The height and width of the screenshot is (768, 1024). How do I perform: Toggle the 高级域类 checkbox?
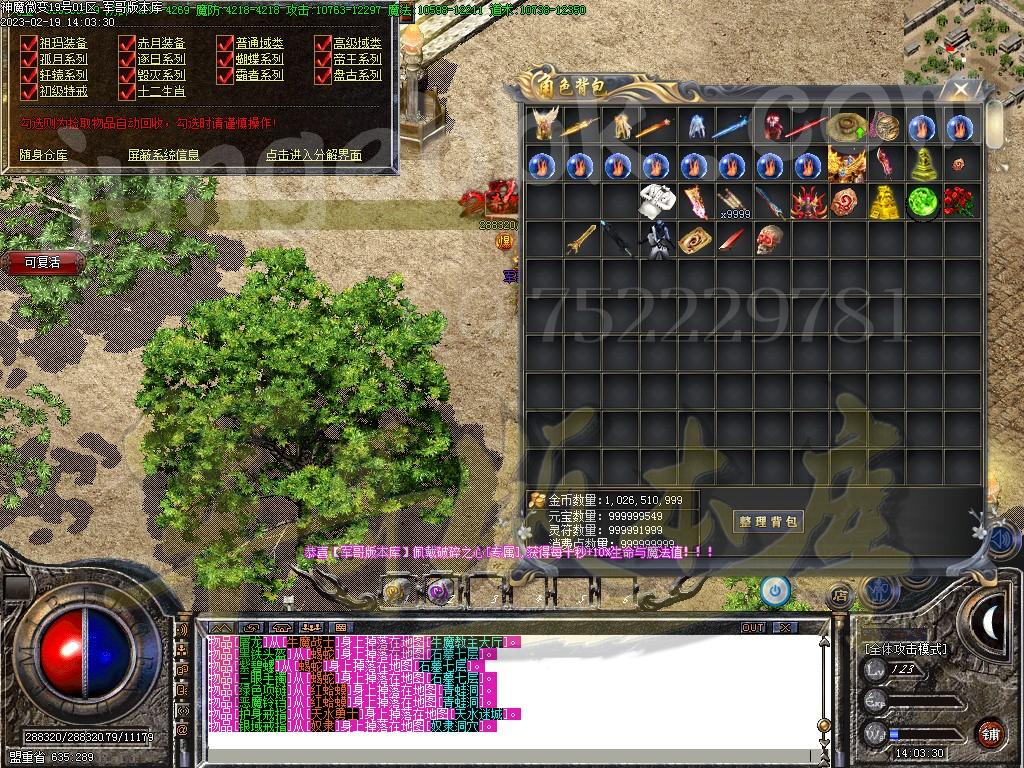tap(323, 44)
